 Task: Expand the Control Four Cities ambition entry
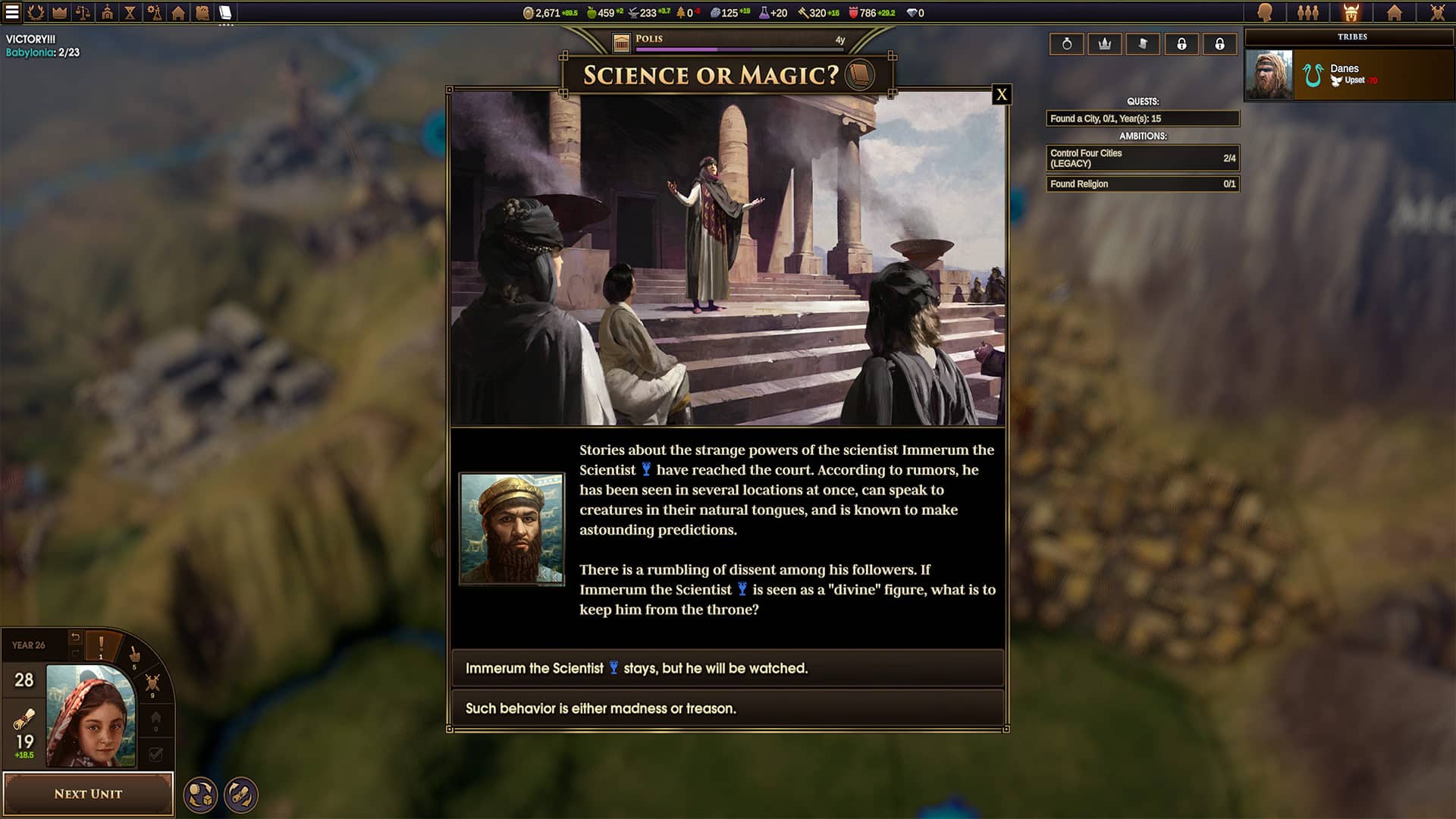click(1143, 156)
